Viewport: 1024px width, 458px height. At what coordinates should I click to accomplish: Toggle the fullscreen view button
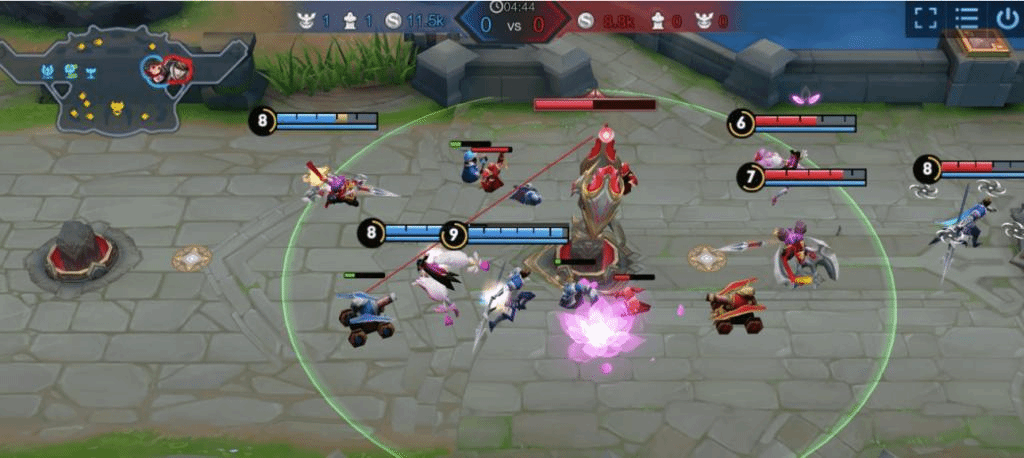pyautogui.click(x=925, y=18)
